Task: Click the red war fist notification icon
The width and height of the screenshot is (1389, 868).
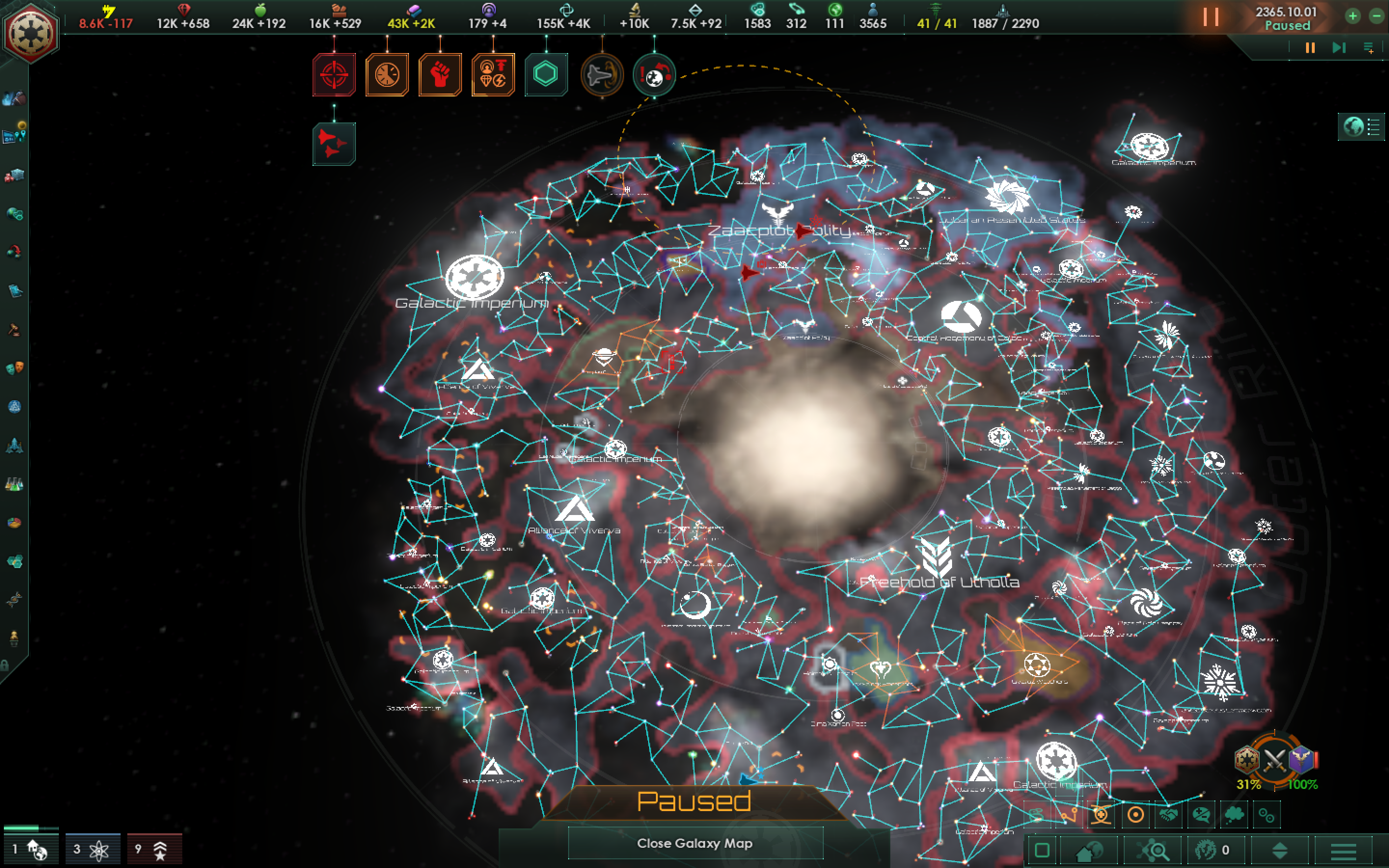Action: point(440,75)
